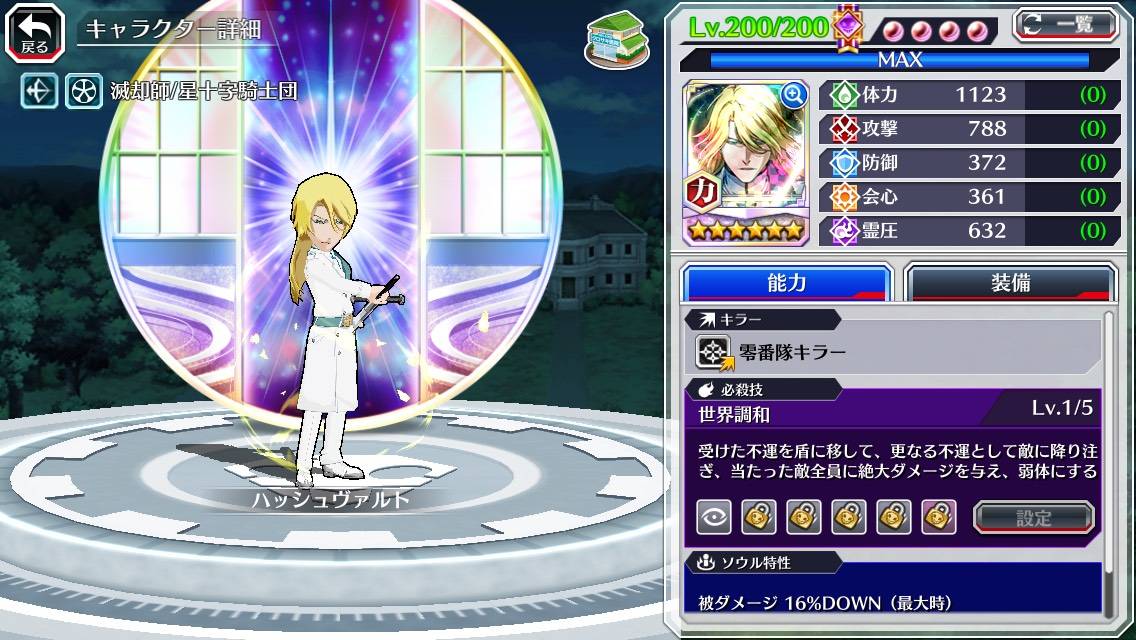
Task: Open the green shop building icon
Action: coord(611,36)
